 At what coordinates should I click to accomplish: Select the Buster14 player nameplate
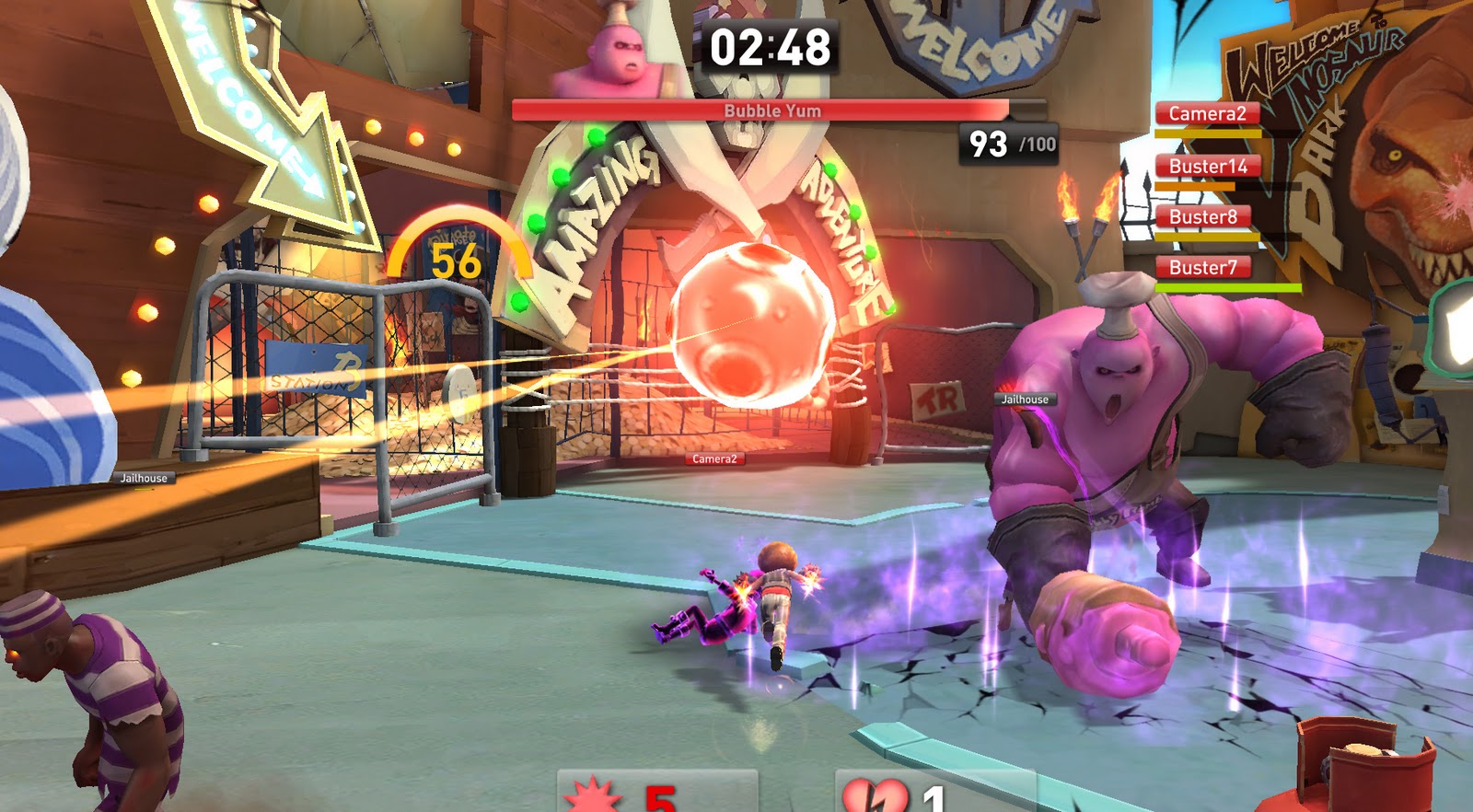tap(1208, 168)
